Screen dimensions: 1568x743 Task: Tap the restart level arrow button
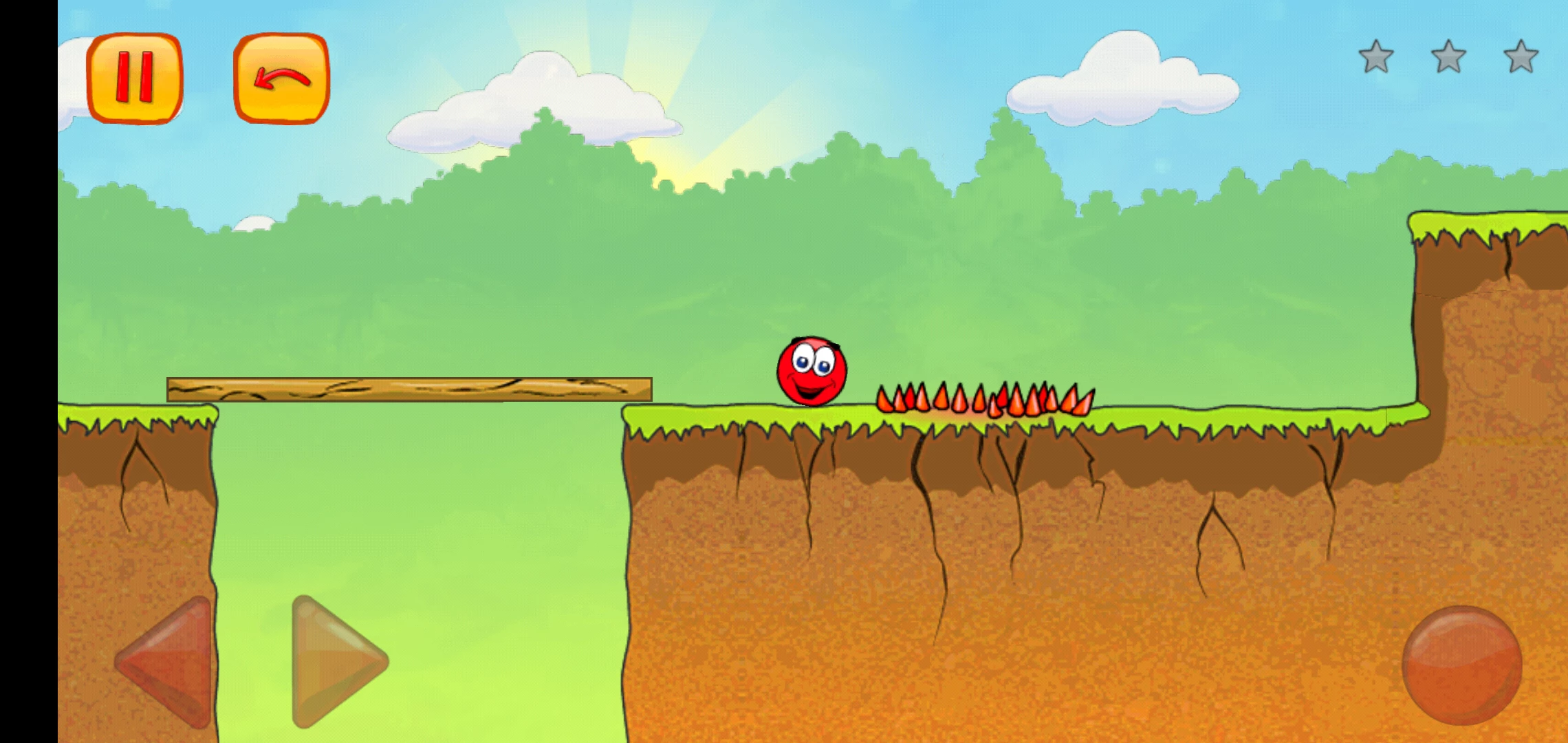click(281, 78)
